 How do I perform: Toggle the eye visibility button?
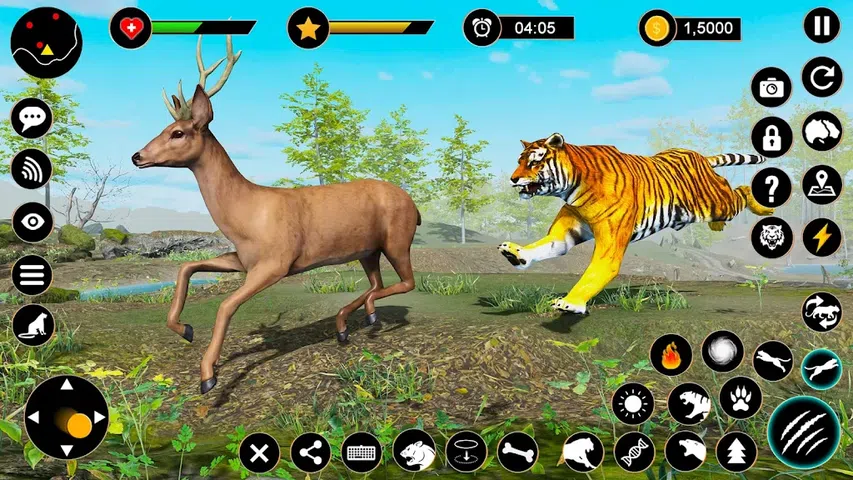pyautogui.click(x=32, y=222)
